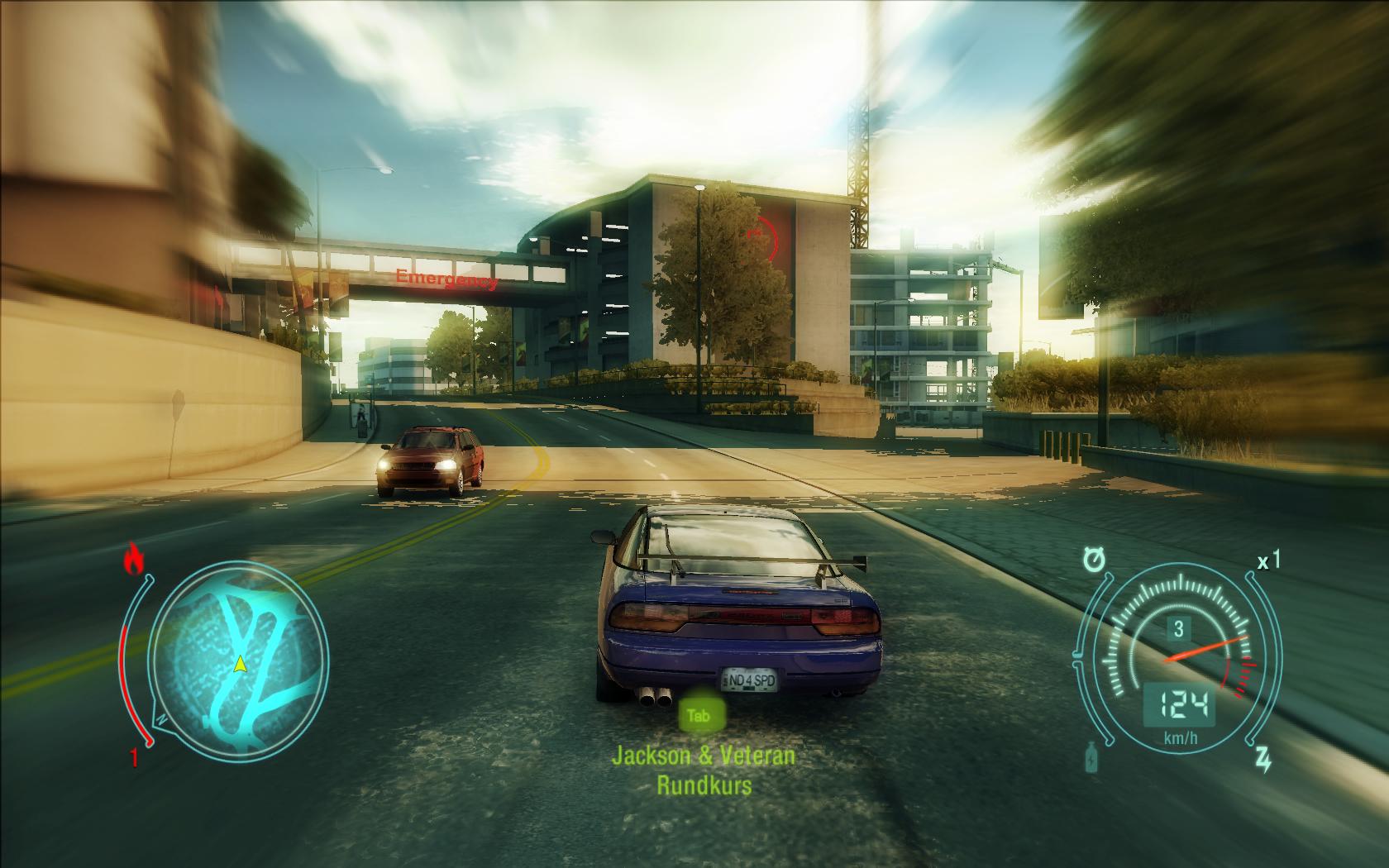Select the nitrous bottle icon
The image size is (1389, 868).
1091,757
